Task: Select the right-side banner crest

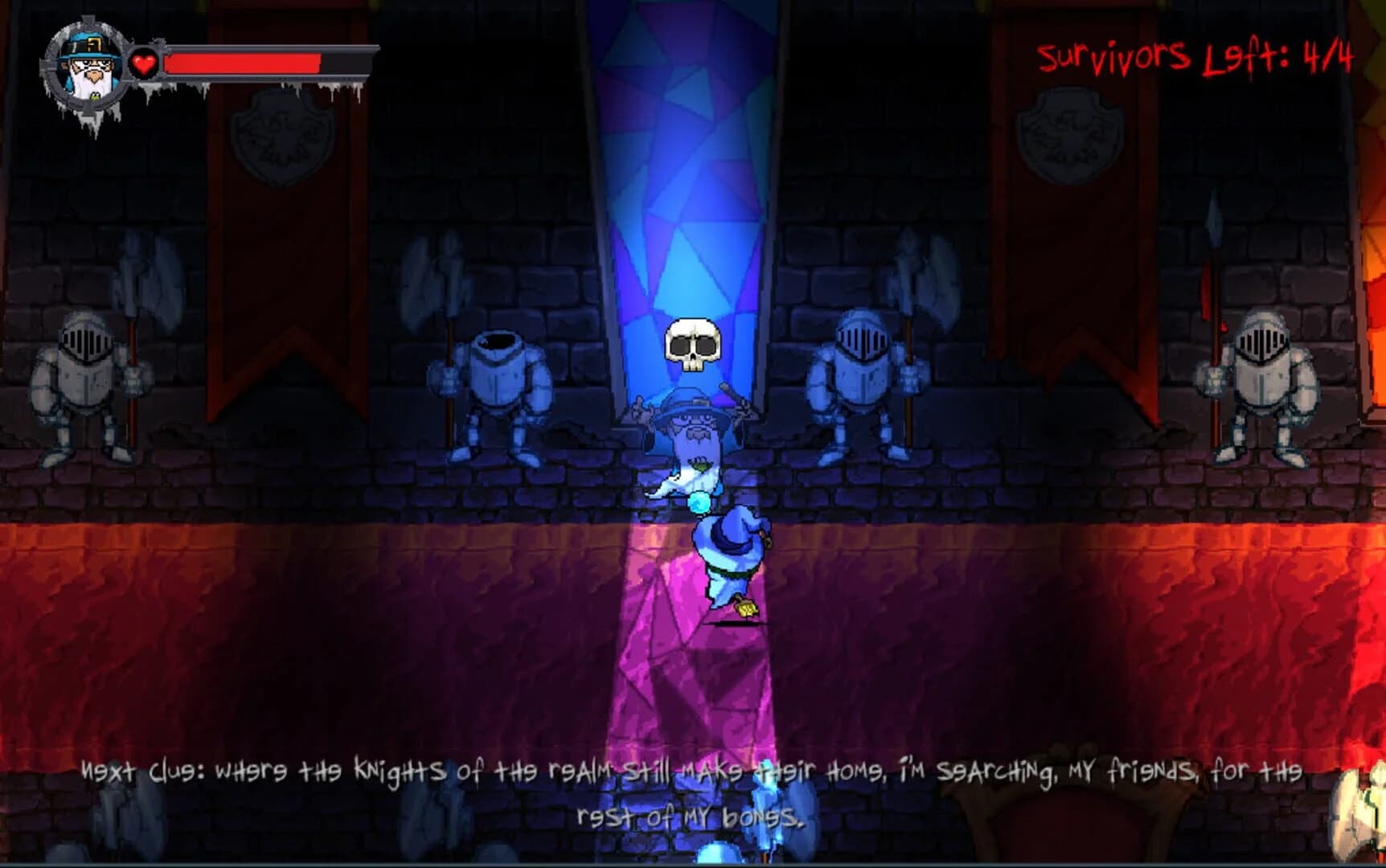Action: click(1071, 133)
